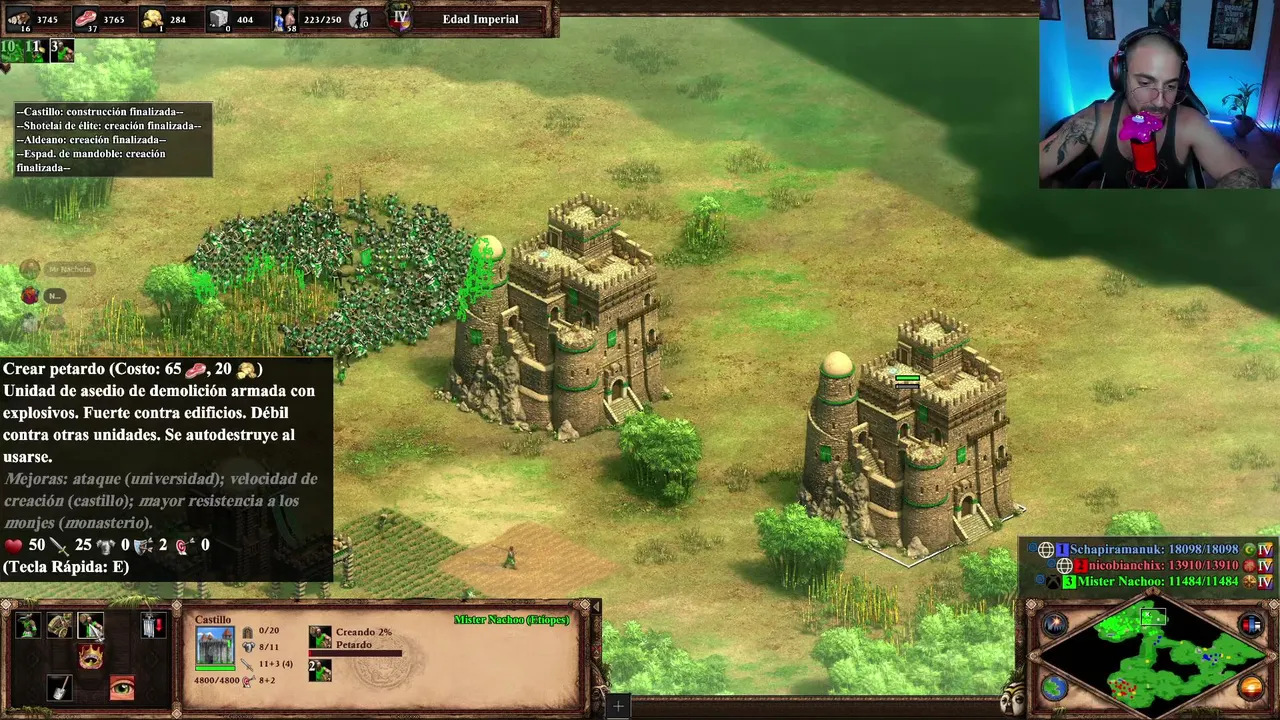Viewport: 1280px width, 720px height.
Task: Switch minimap to the globe terrain mode
Action: (1056, 688)
